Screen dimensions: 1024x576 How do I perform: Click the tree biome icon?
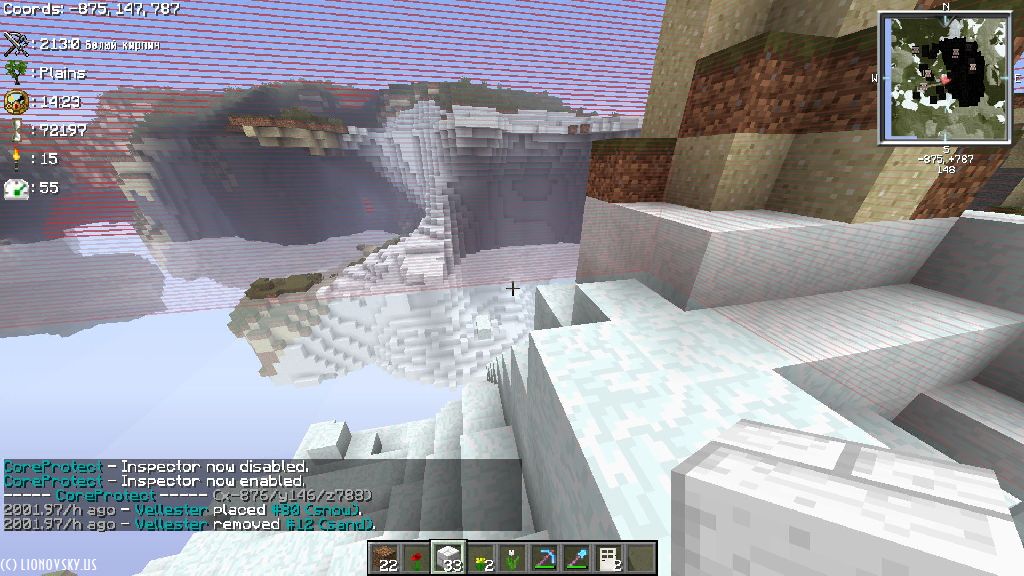pyautogui.click(x=16, y=72)
